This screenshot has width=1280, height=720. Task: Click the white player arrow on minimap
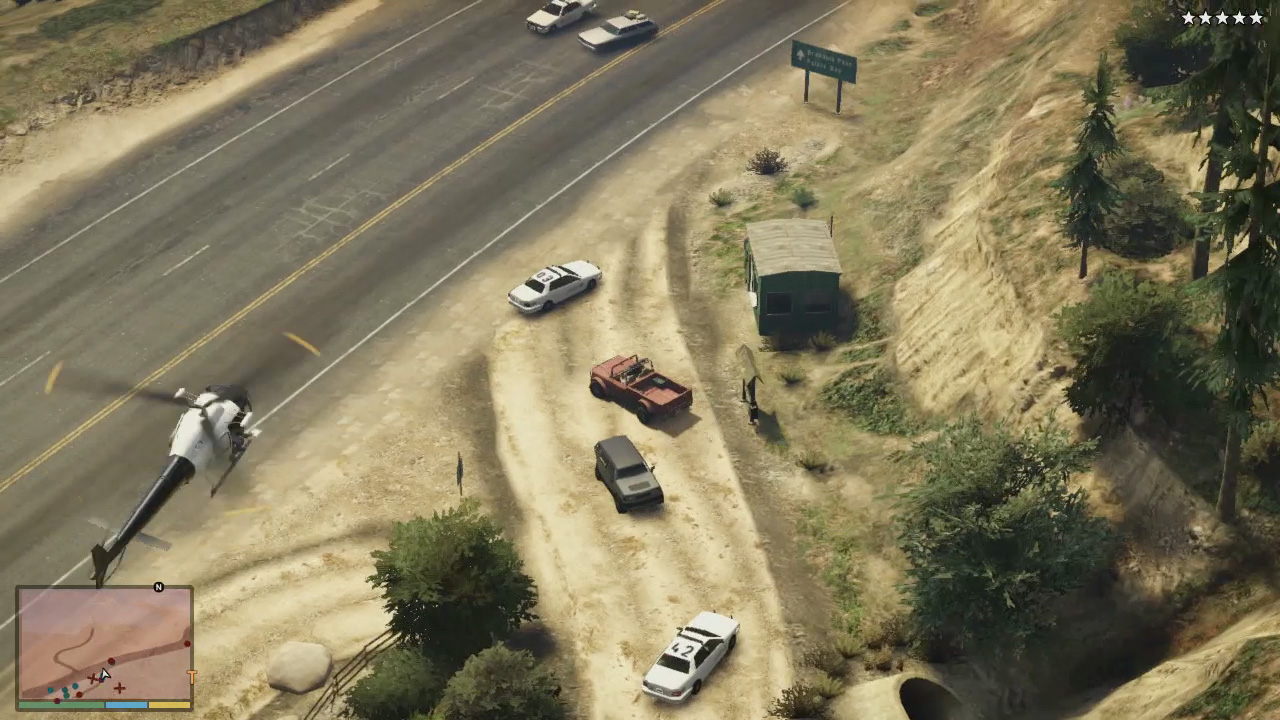(104, 675)
